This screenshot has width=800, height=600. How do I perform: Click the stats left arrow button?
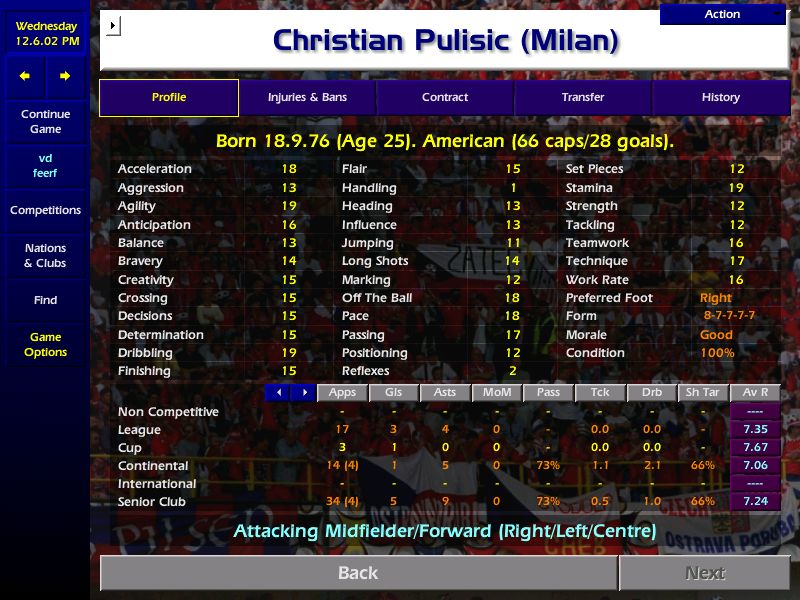(x=277, y=393)
